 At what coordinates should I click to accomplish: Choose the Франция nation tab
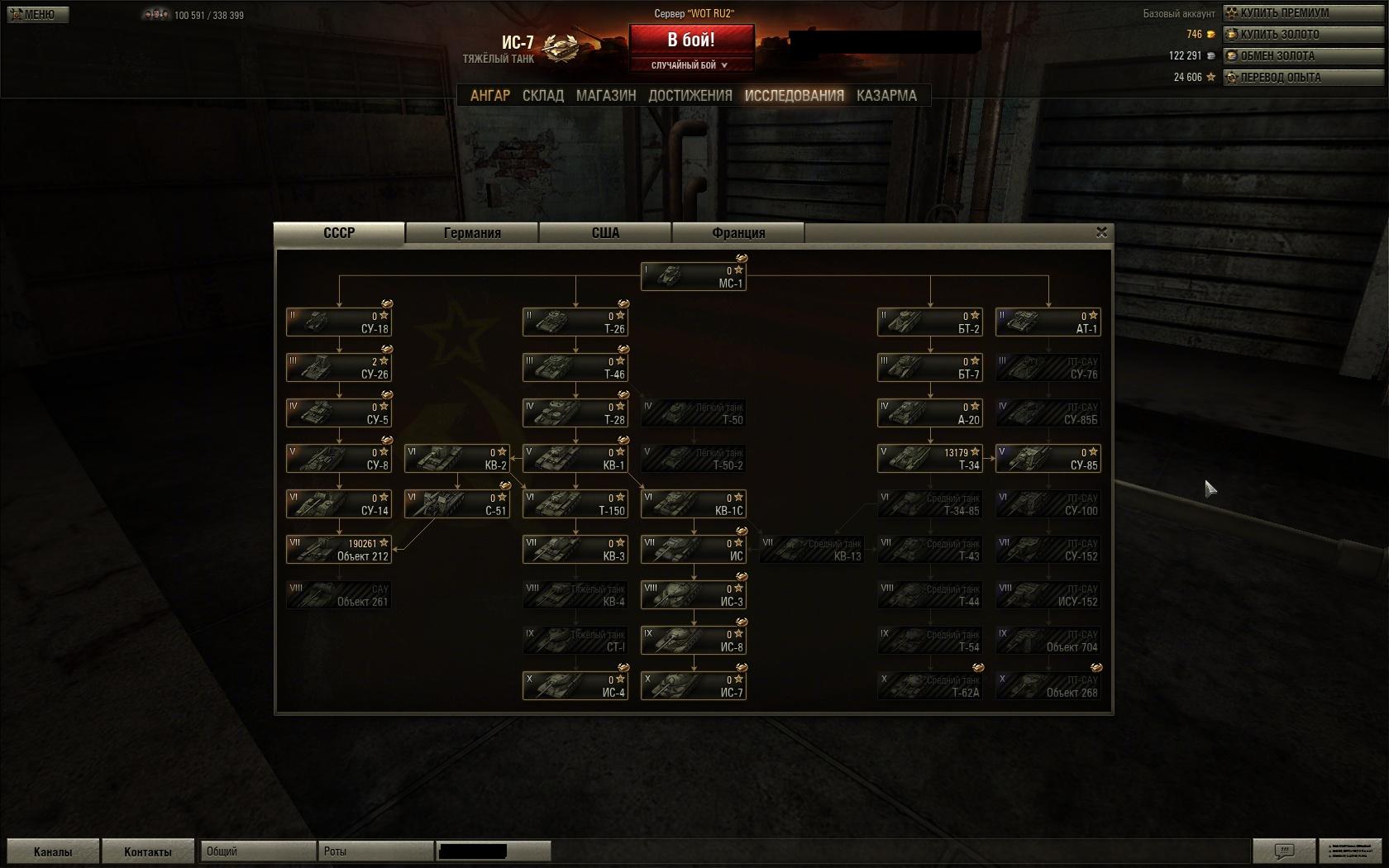tap(738, 233)
